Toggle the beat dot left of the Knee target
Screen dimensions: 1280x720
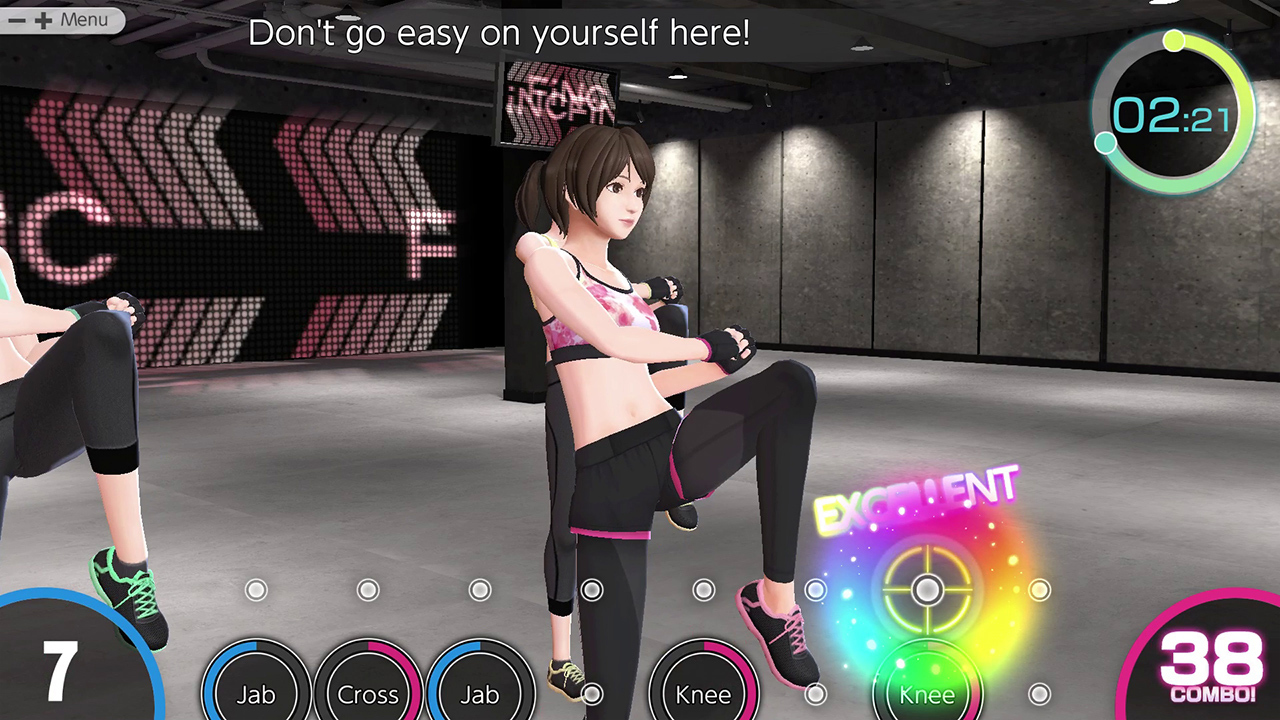tap(815, 591)
